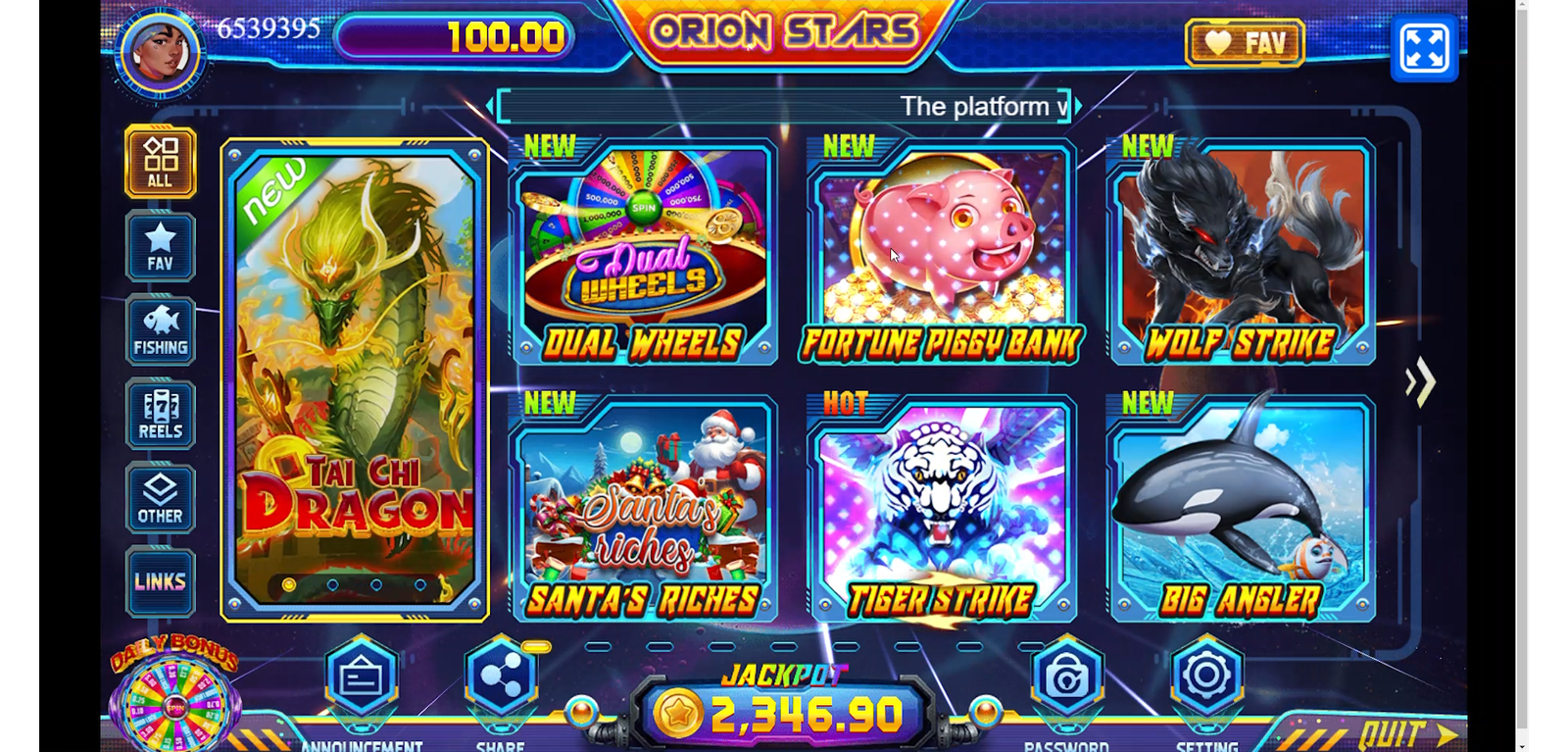
Task: Launch the Tiger Strike game
Action: 941,510
